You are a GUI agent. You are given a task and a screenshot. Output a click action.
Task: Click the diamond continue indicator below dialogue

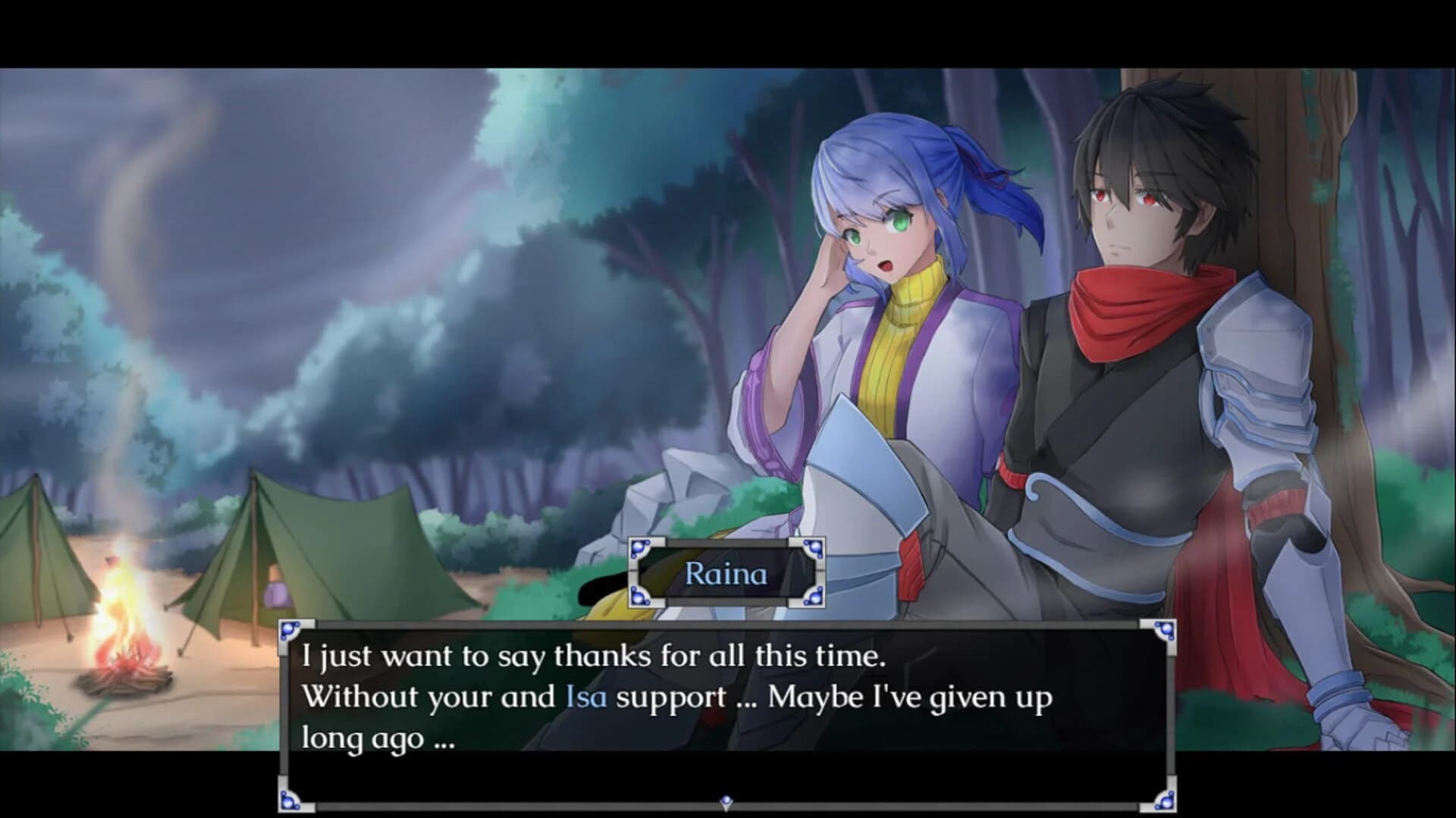click(x=726, y=800)
